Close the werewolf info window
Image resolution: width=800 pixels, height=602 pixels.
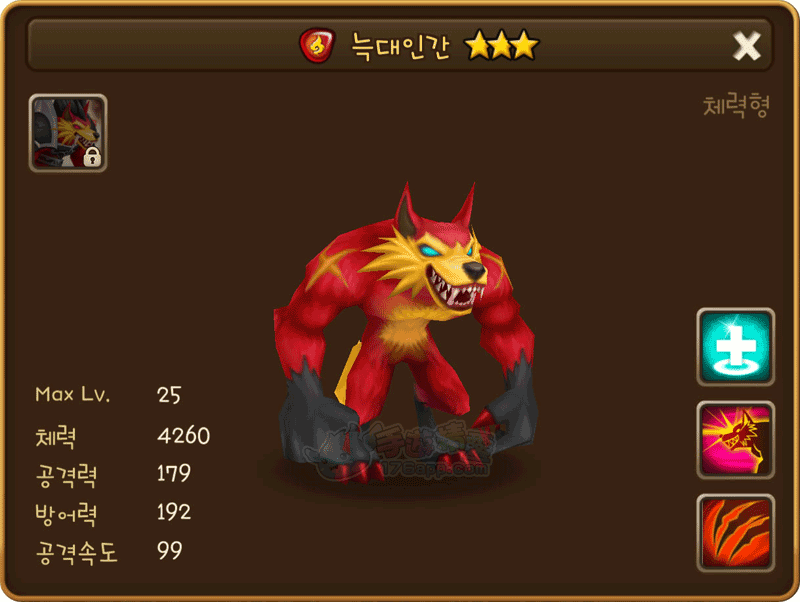746,45
